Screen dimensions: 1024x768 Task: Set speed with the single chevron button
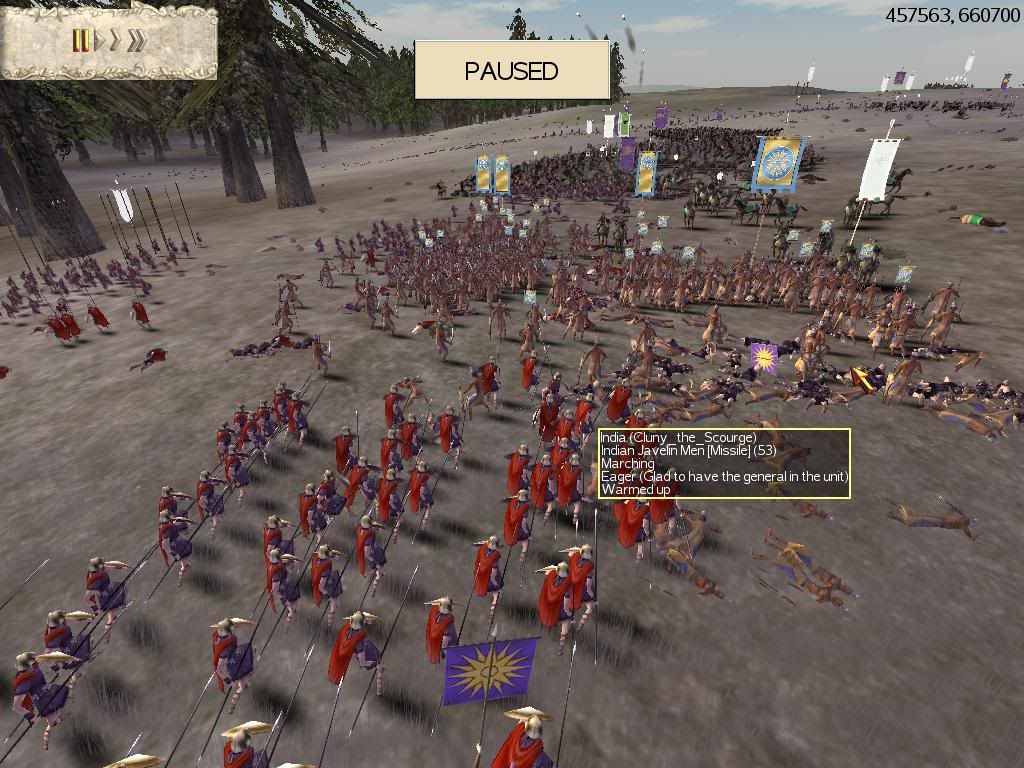coord(115,41)
